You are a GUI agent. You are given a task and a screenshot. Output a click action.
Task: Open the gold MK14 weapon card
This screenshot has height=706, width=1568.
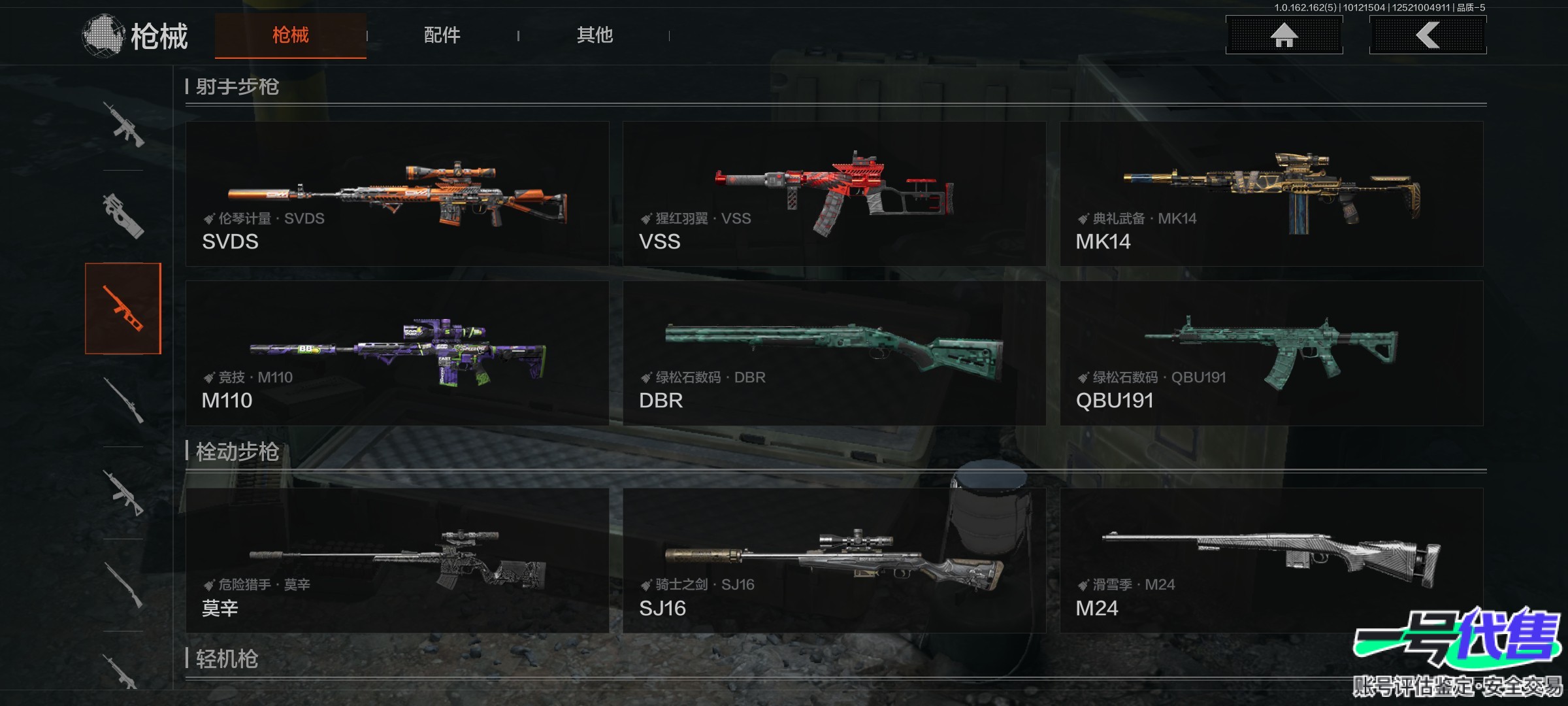1271,193
